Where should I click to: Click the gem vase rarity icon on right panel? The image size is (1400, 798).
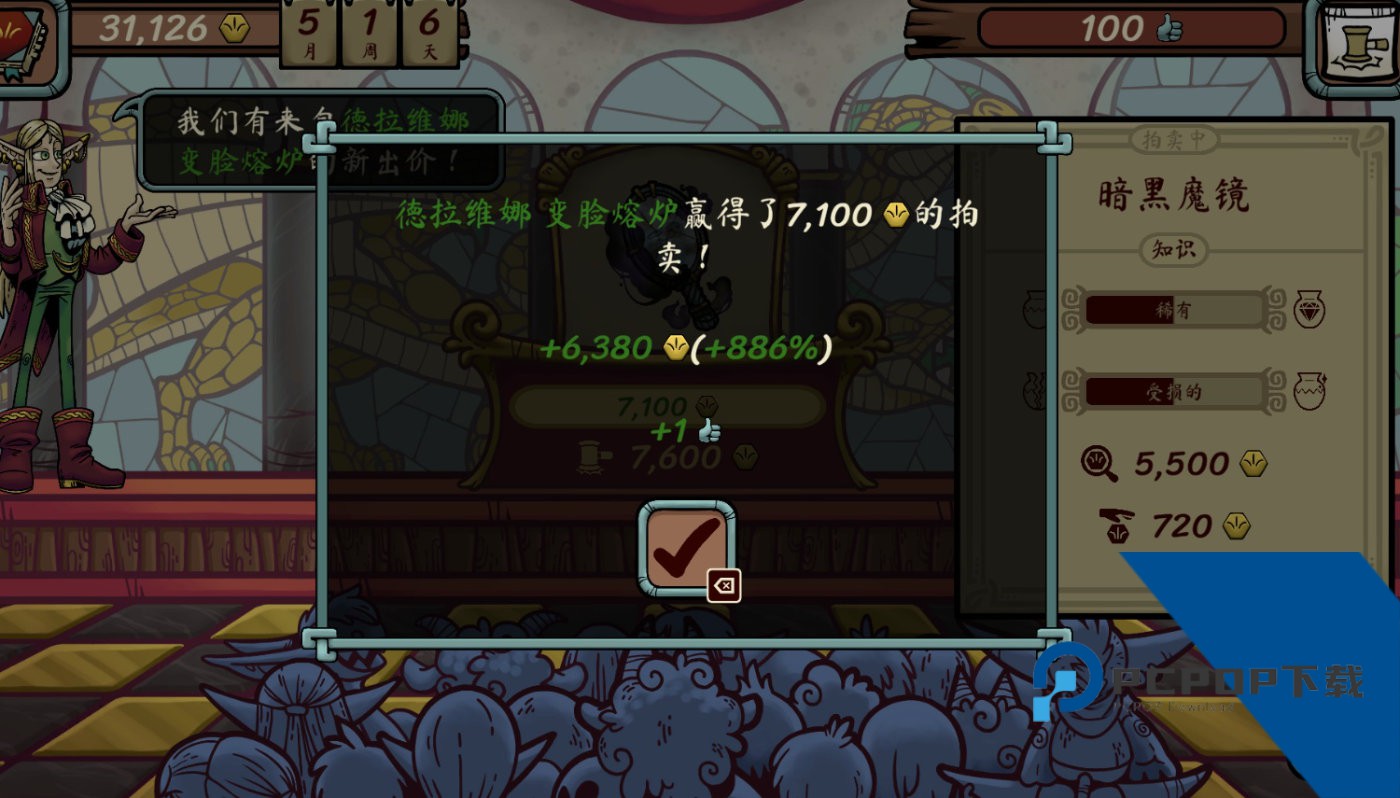(x=1310, y=310)
